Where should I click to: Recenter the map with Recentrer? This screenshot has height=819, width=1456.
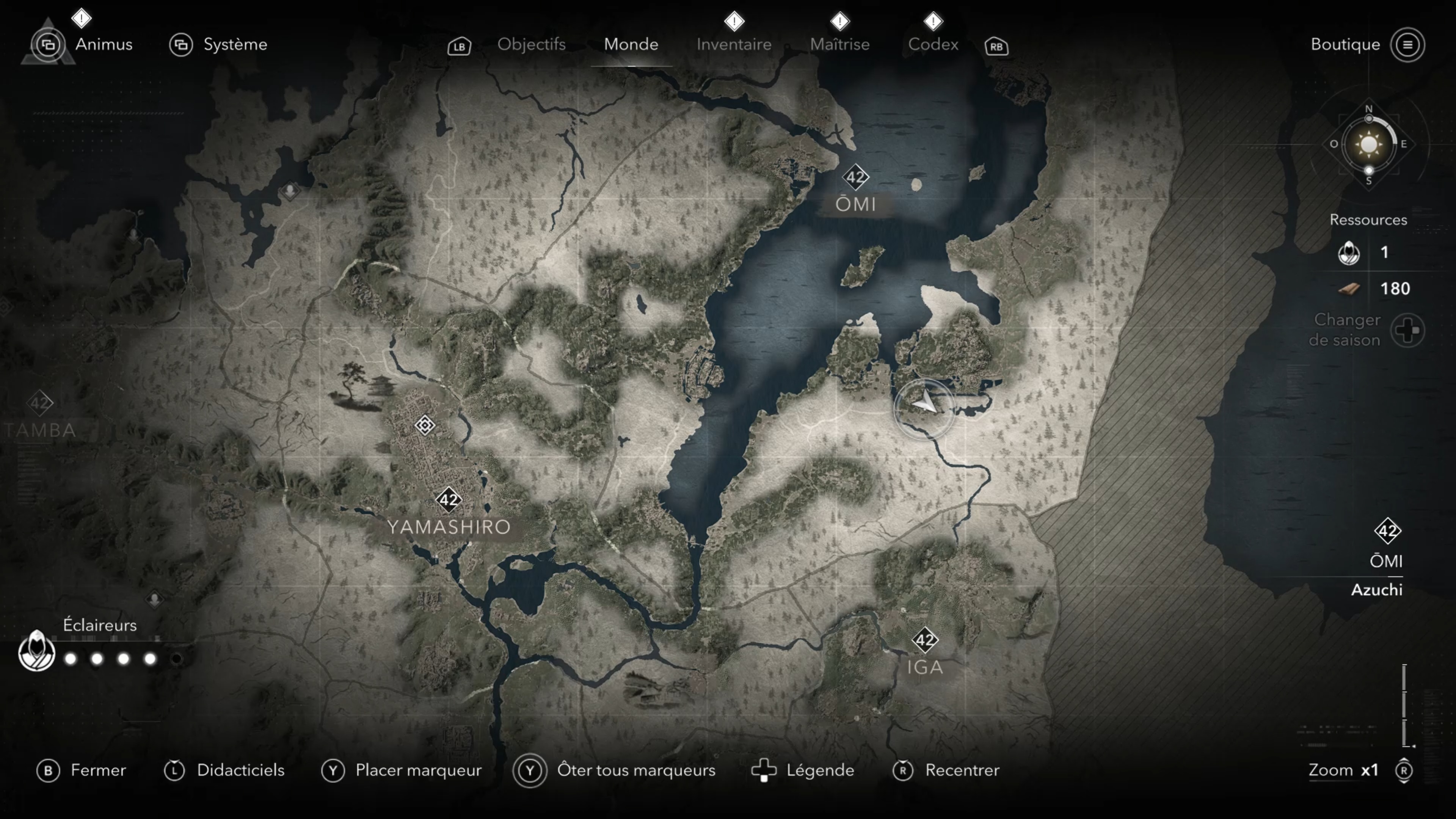962,770
